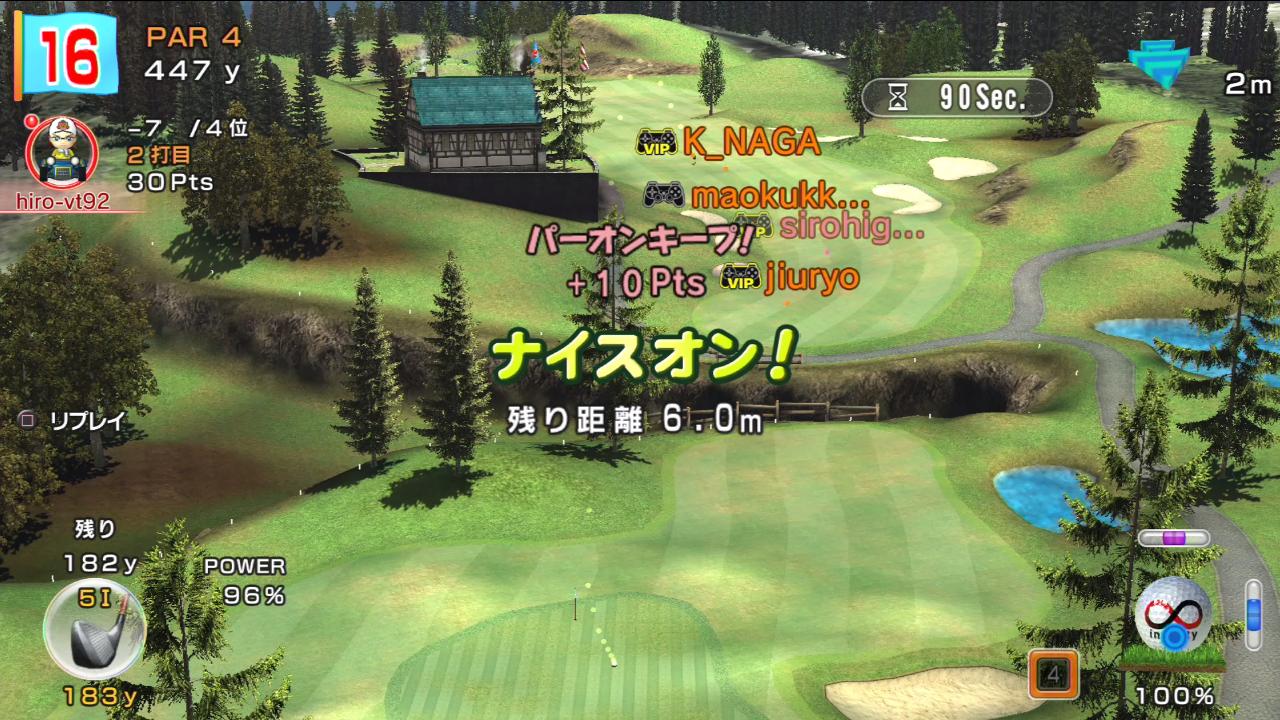Click the horizontal purple slope level gauge
This screenshot has height=720, width=1280.
click(x=1173, y=538)
